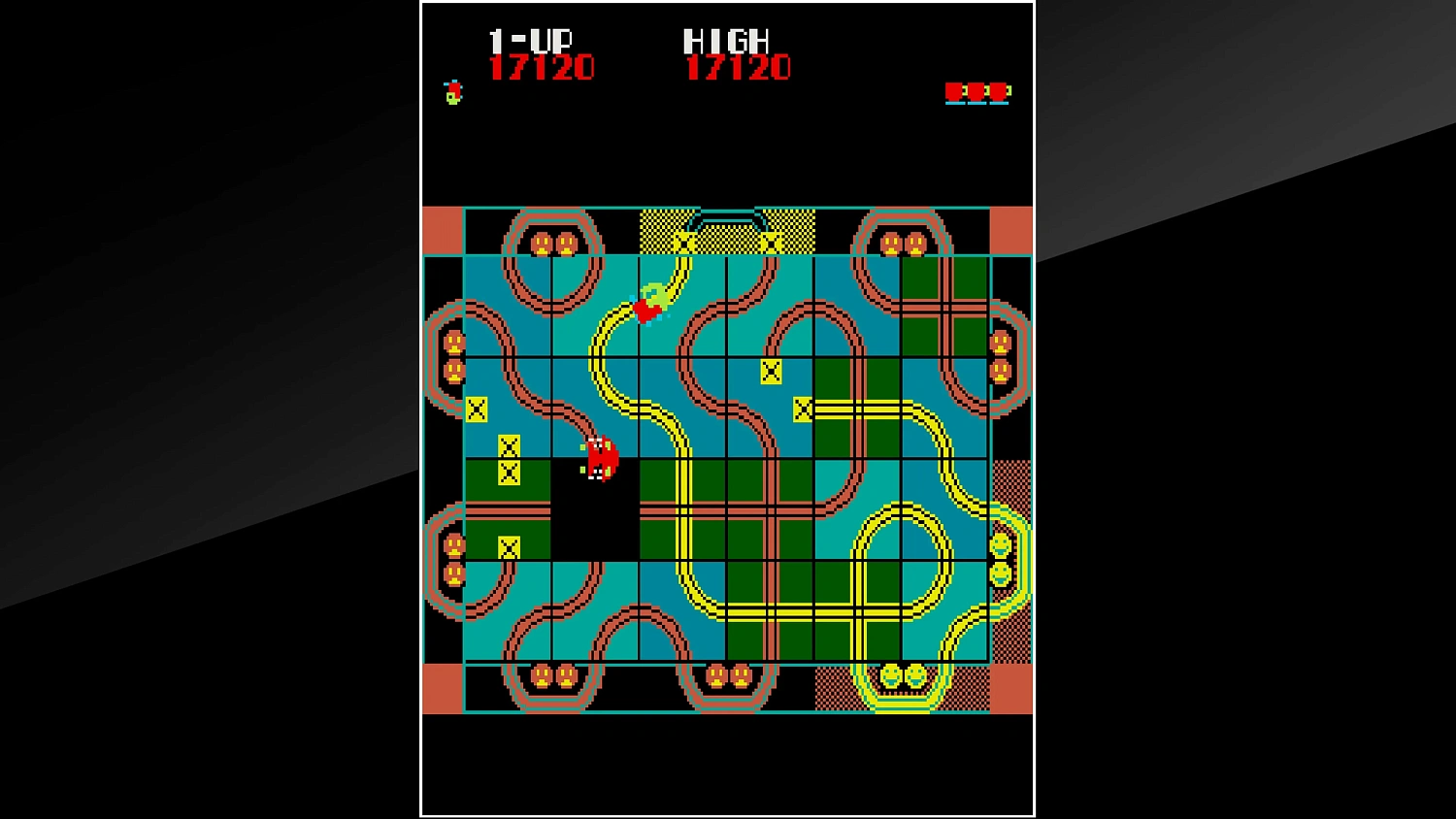The width and height of the screenshot is (1456, 819).
Task: Switch to the 1-UP score display
Action: click(531, 41)
